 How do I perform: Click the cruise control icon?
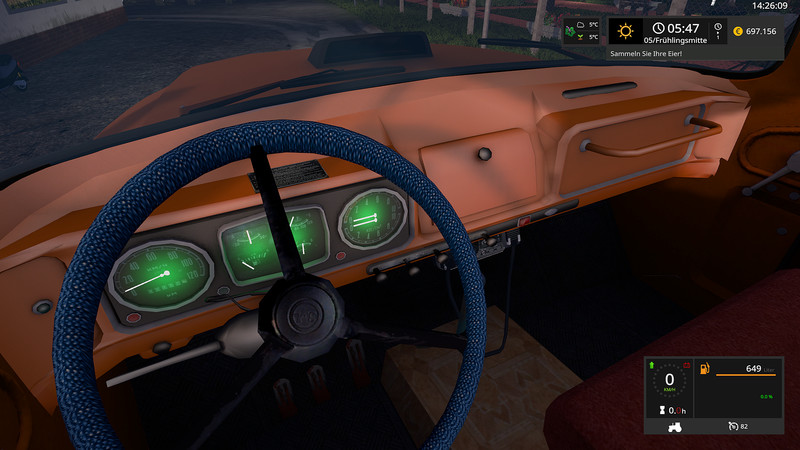[732, 426]
